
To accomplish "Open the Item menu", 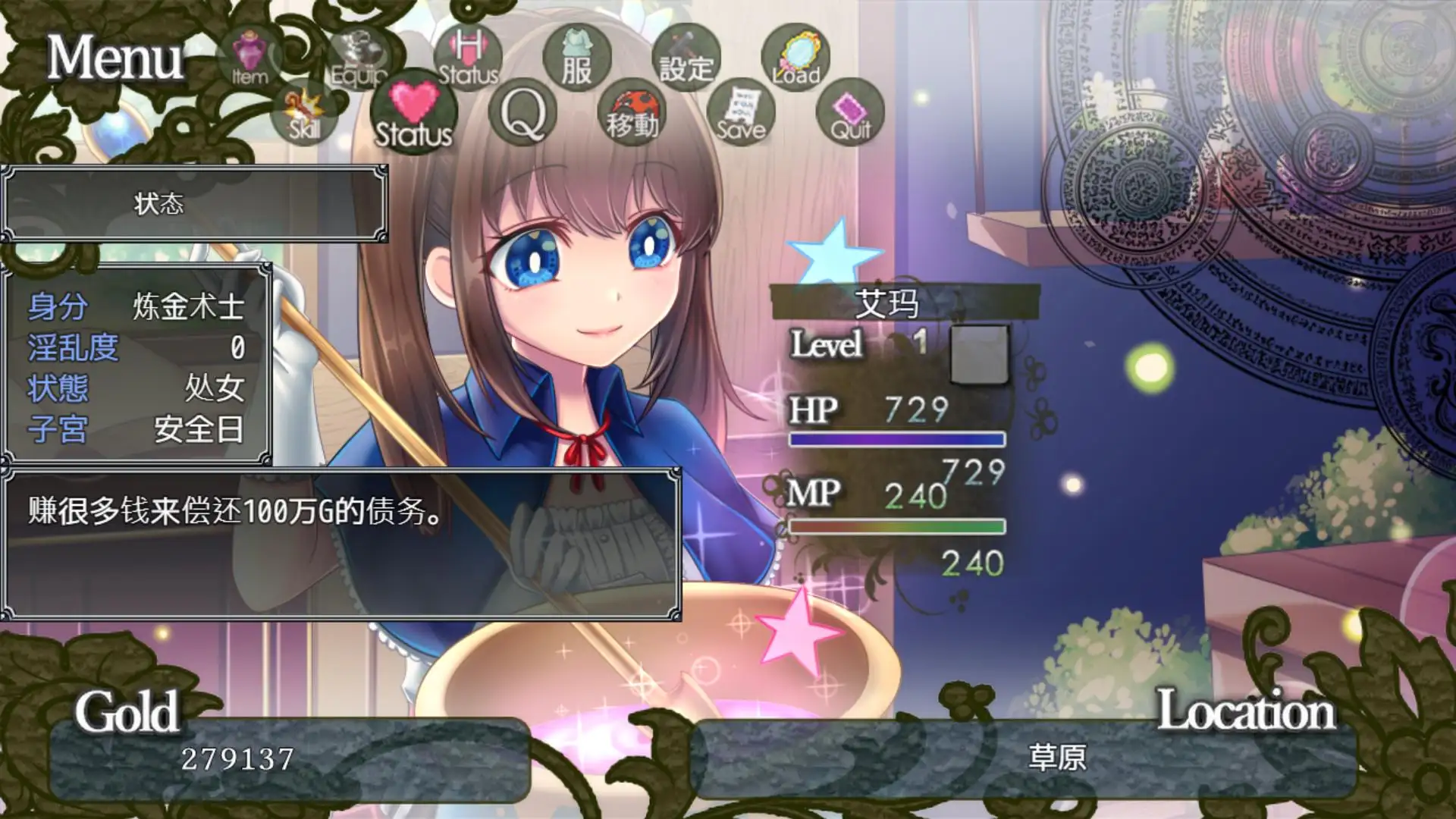I will coord(249,58).
